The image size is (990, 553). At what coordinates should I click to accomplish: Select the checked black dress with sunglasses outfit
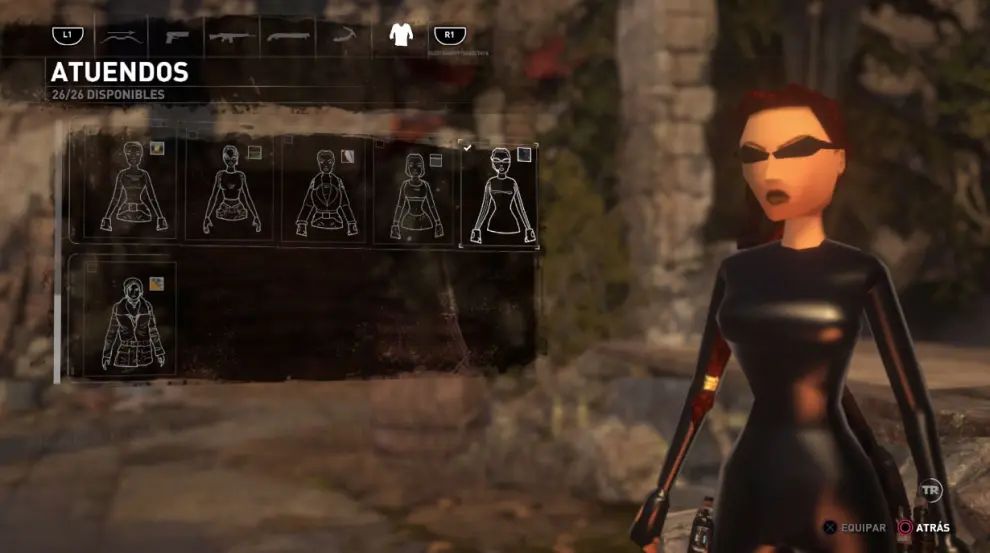pyautogui.click(x=499, y=194)
